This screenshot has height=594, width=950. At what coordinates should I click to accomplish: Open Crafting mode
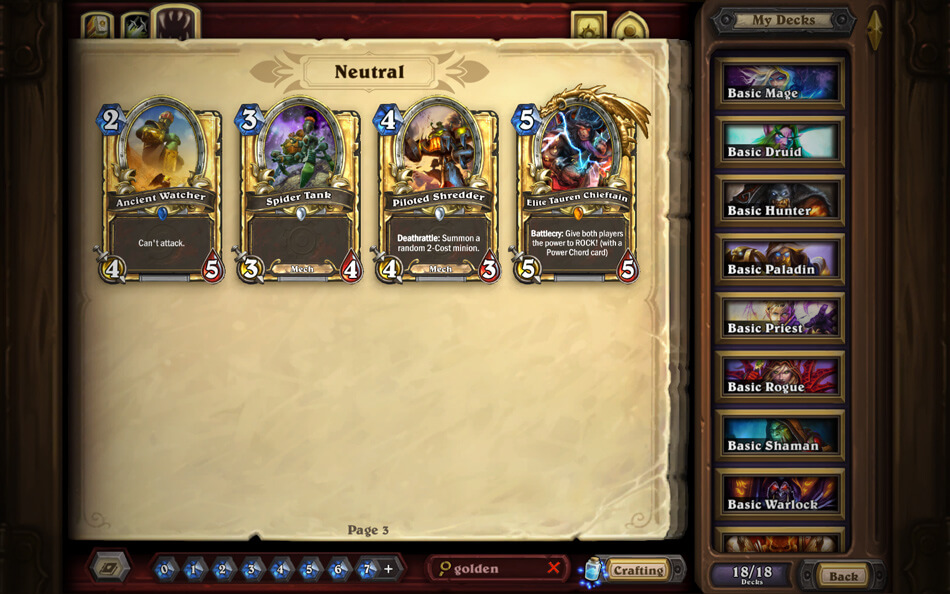pyautogui.click(x=637, y=570)
